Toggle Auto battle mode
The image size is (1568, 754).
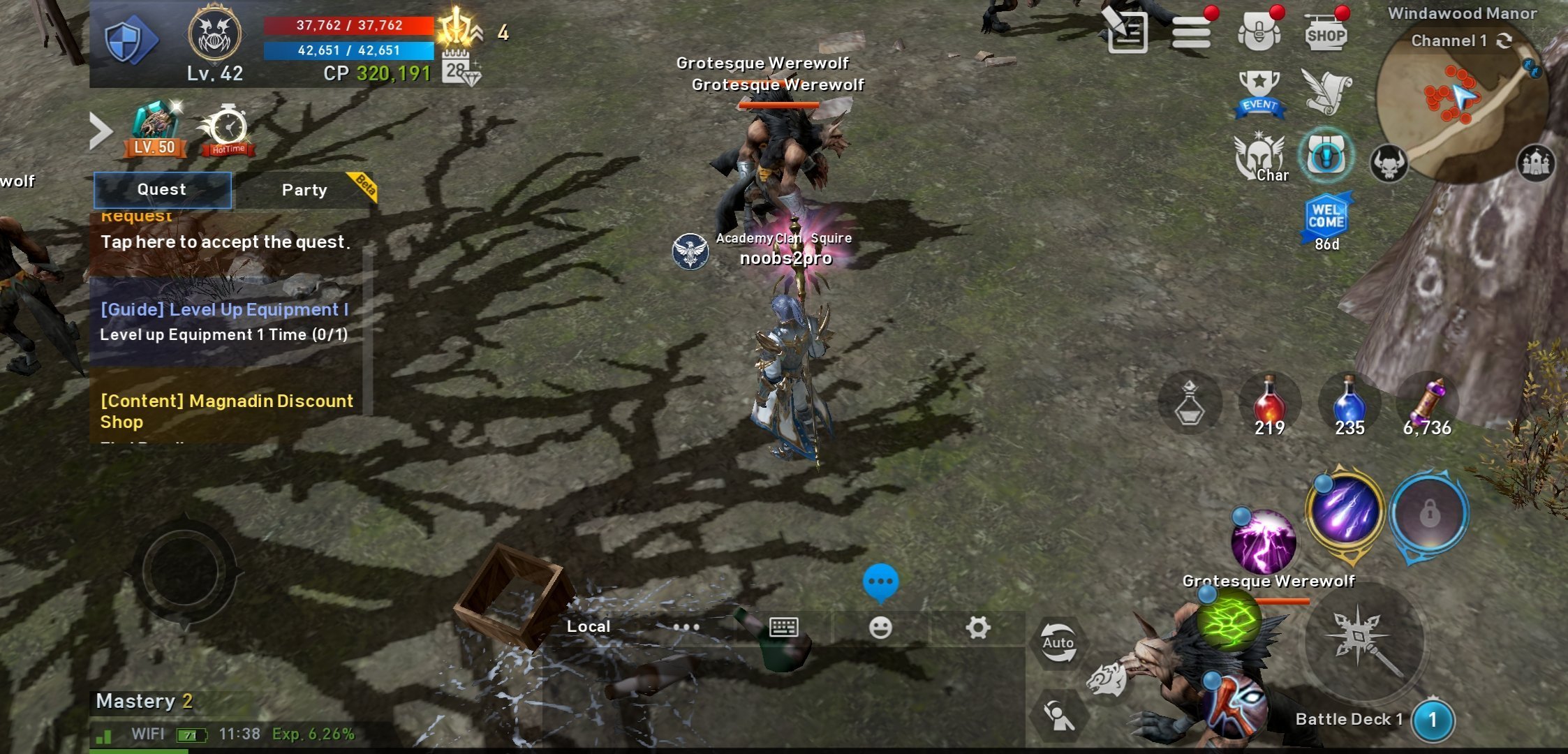pyautogui.click(x=1058, y=642)
